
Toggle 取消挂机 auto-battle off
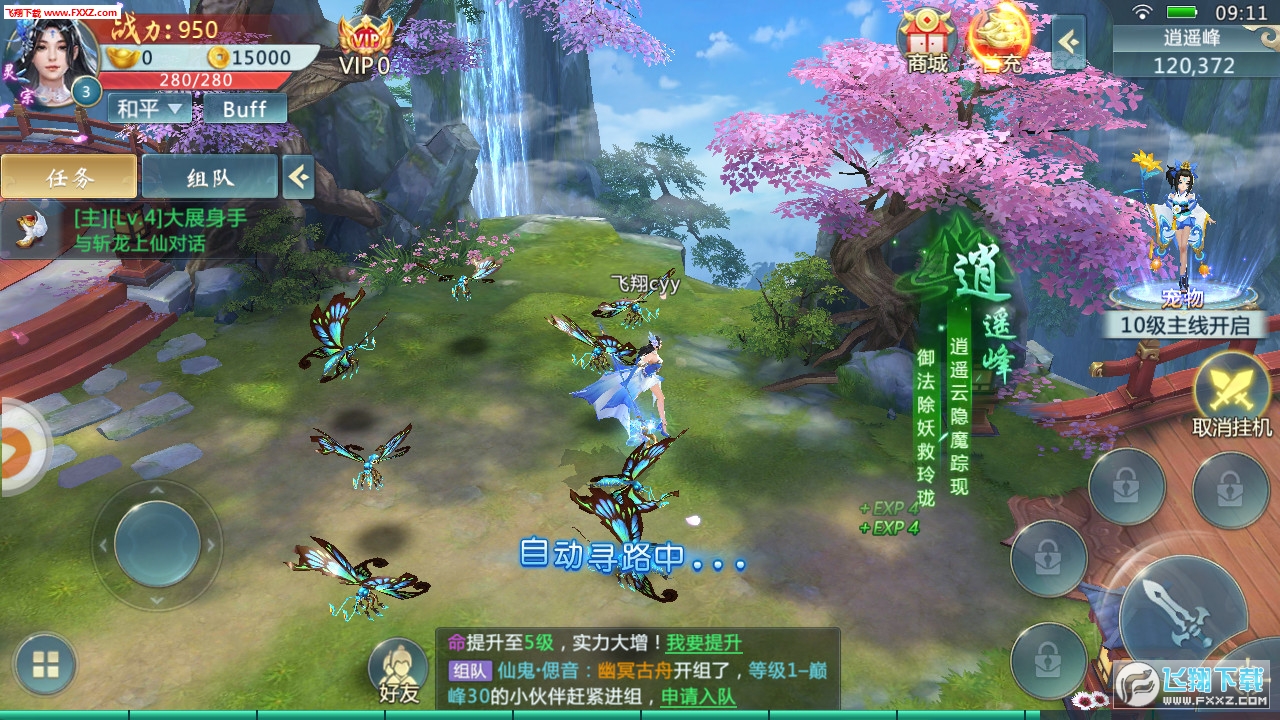[x=1232, y=392]
